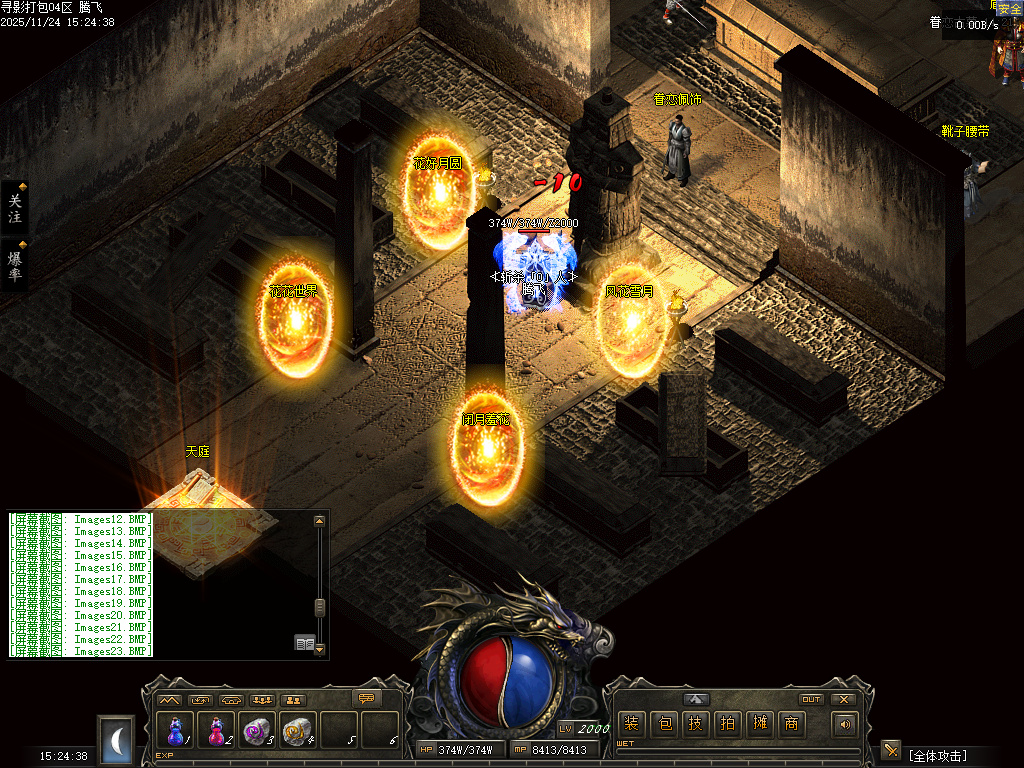Close the game with the X button

[844, 699]
